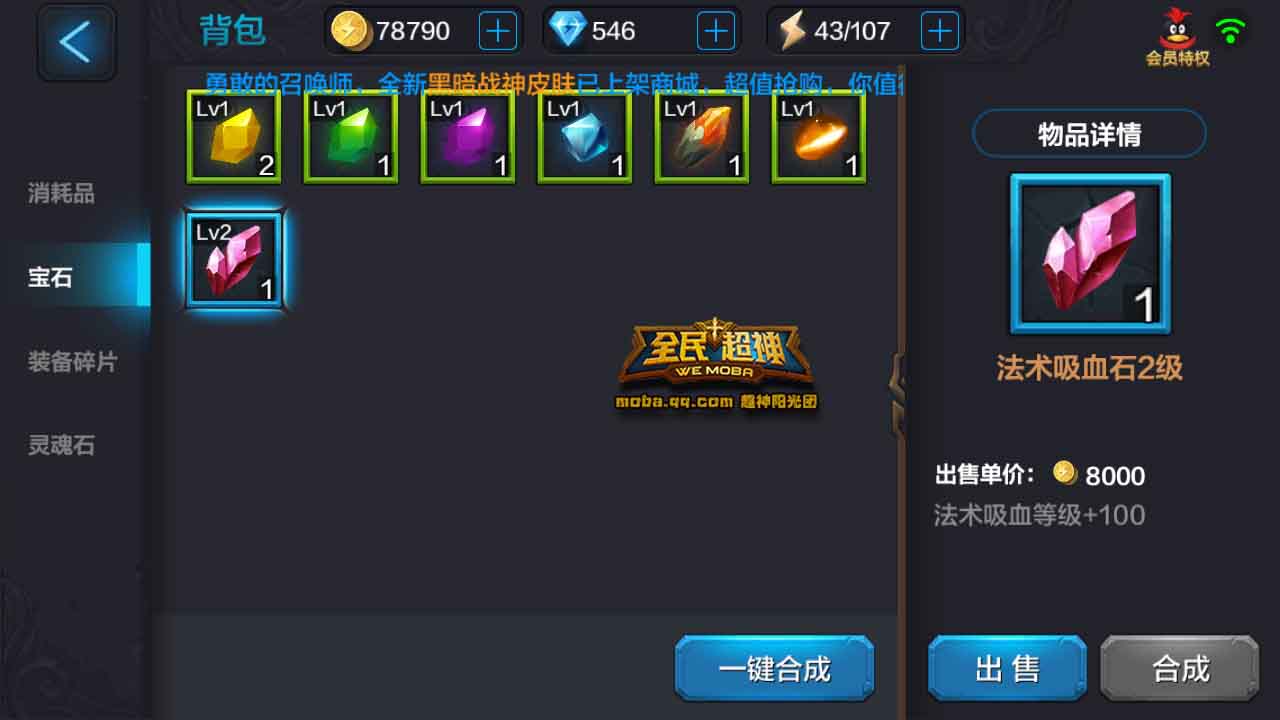Click the back arrow to exit backpack

coord(77,43)
